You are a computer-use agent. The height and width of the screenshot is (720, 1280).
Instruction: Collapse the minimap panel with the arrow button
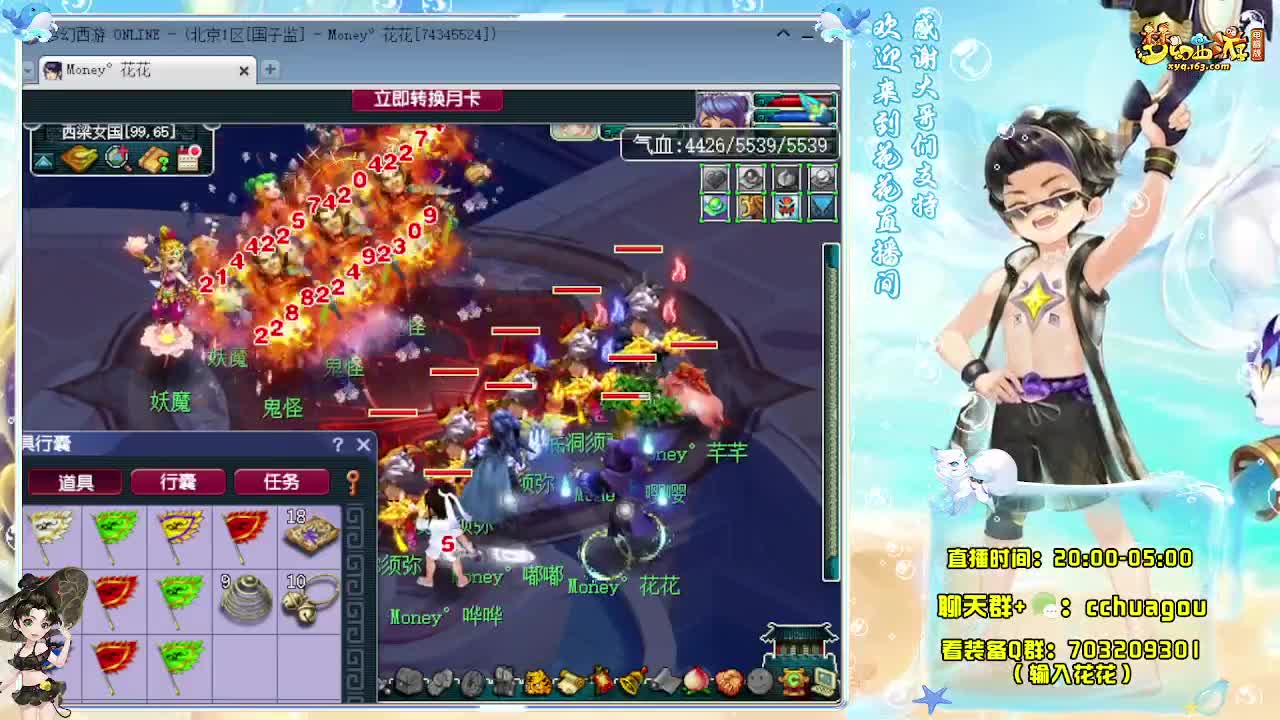tap(43, 160)
